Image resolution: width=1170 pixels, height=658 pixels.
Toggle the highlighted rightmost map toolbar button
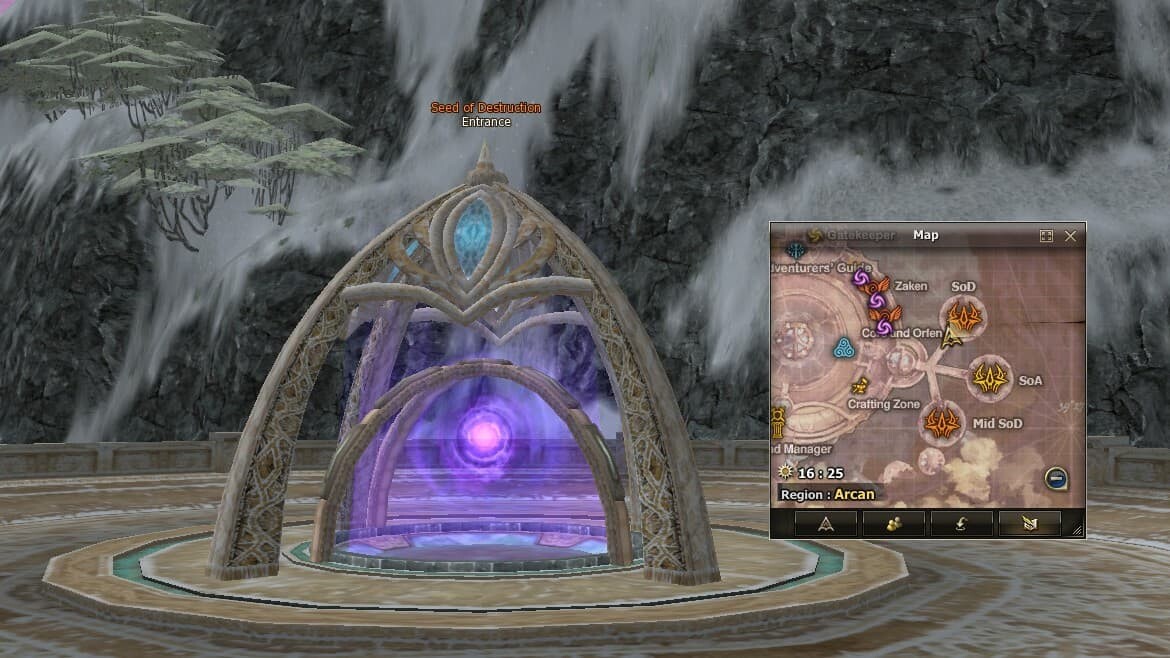pos(1029,523)
